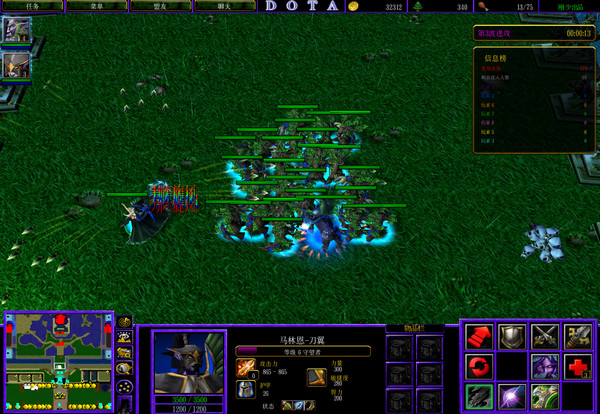This screenshot has height=414, width=600.
Task: Activate the sword Patrol command
Action: click(577, 335)
